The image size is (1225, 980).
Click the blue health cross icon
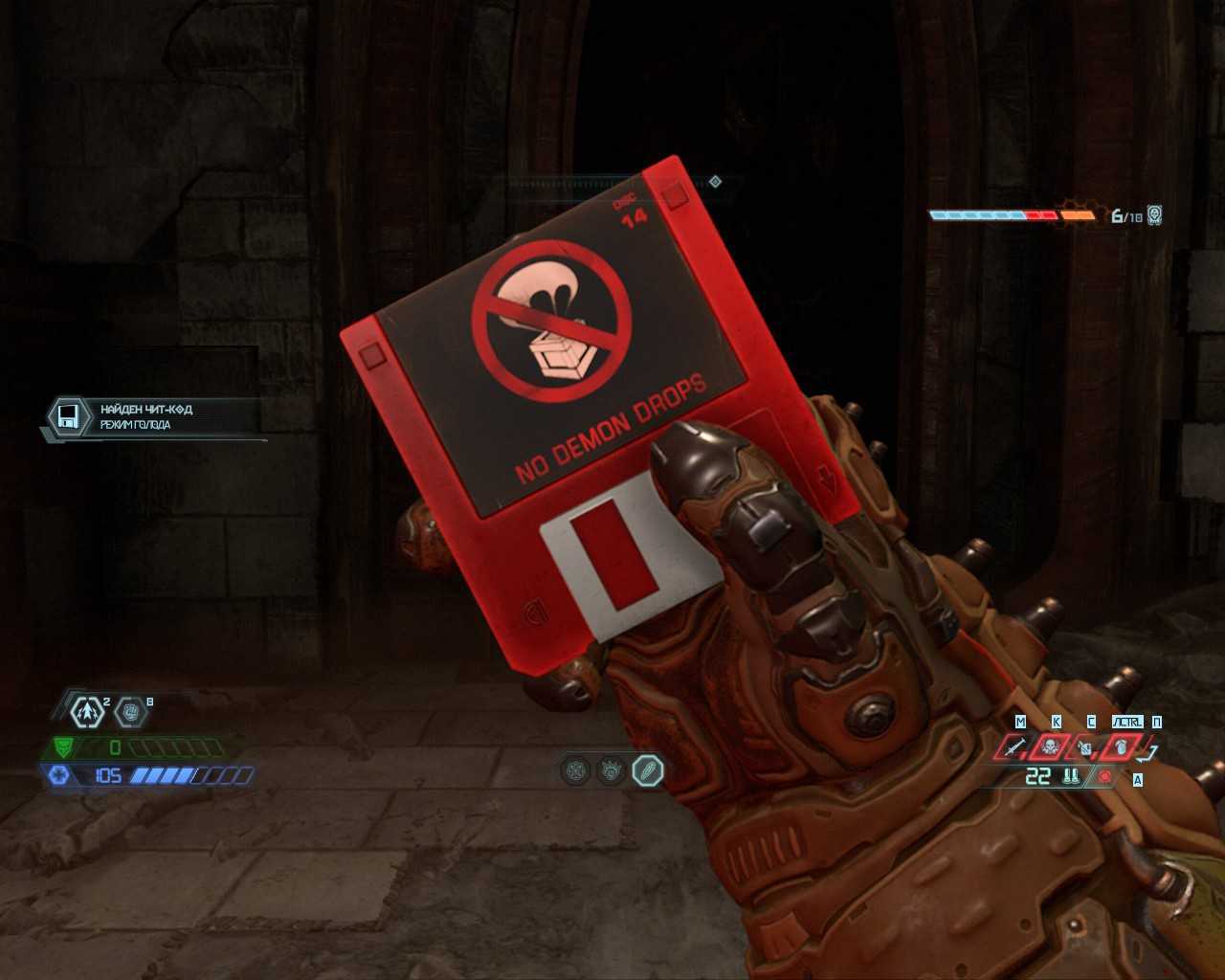coord(58,775)
